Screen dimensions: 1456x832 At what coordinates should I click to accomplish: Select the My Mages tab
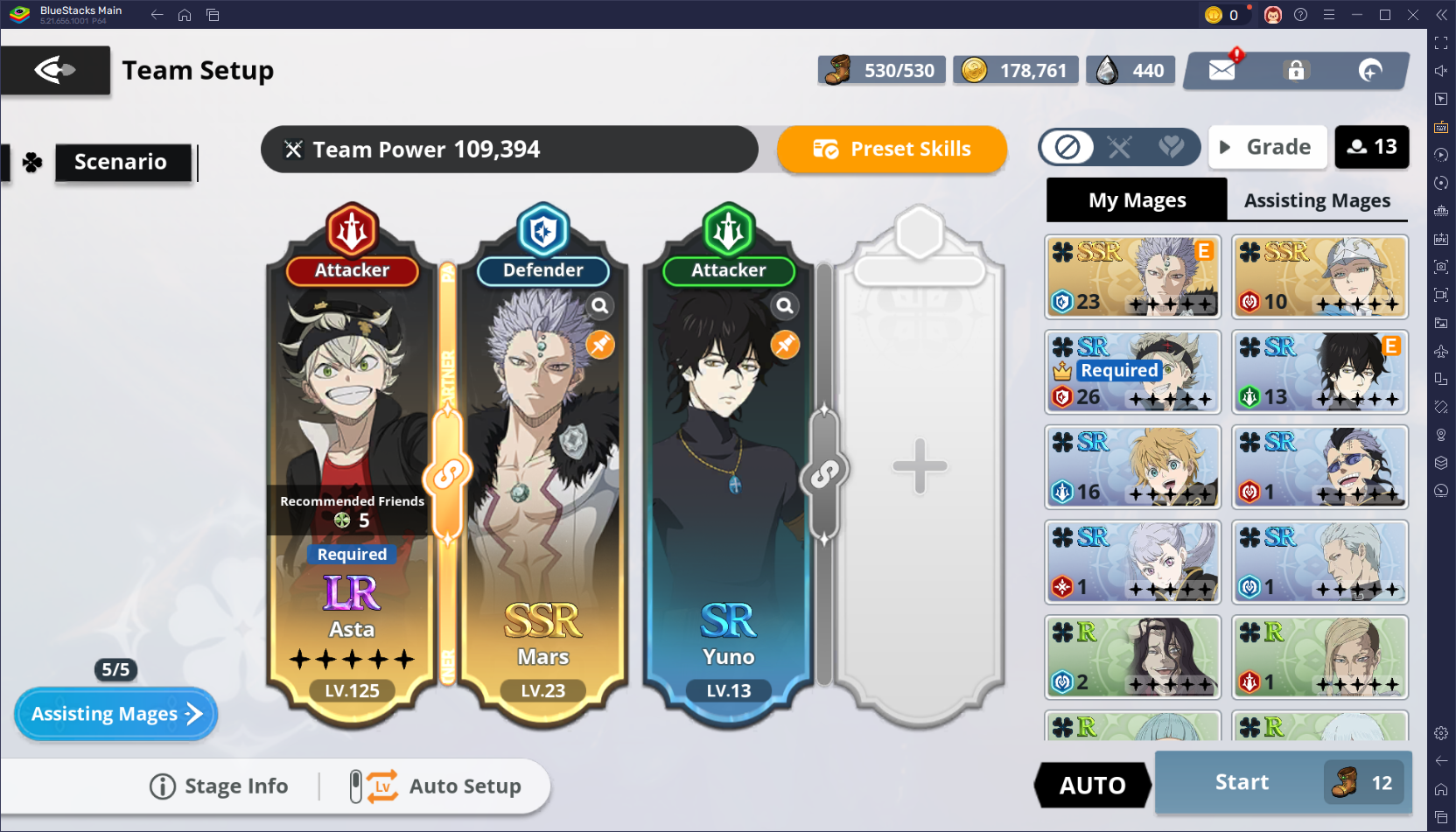click(1137, 200)
